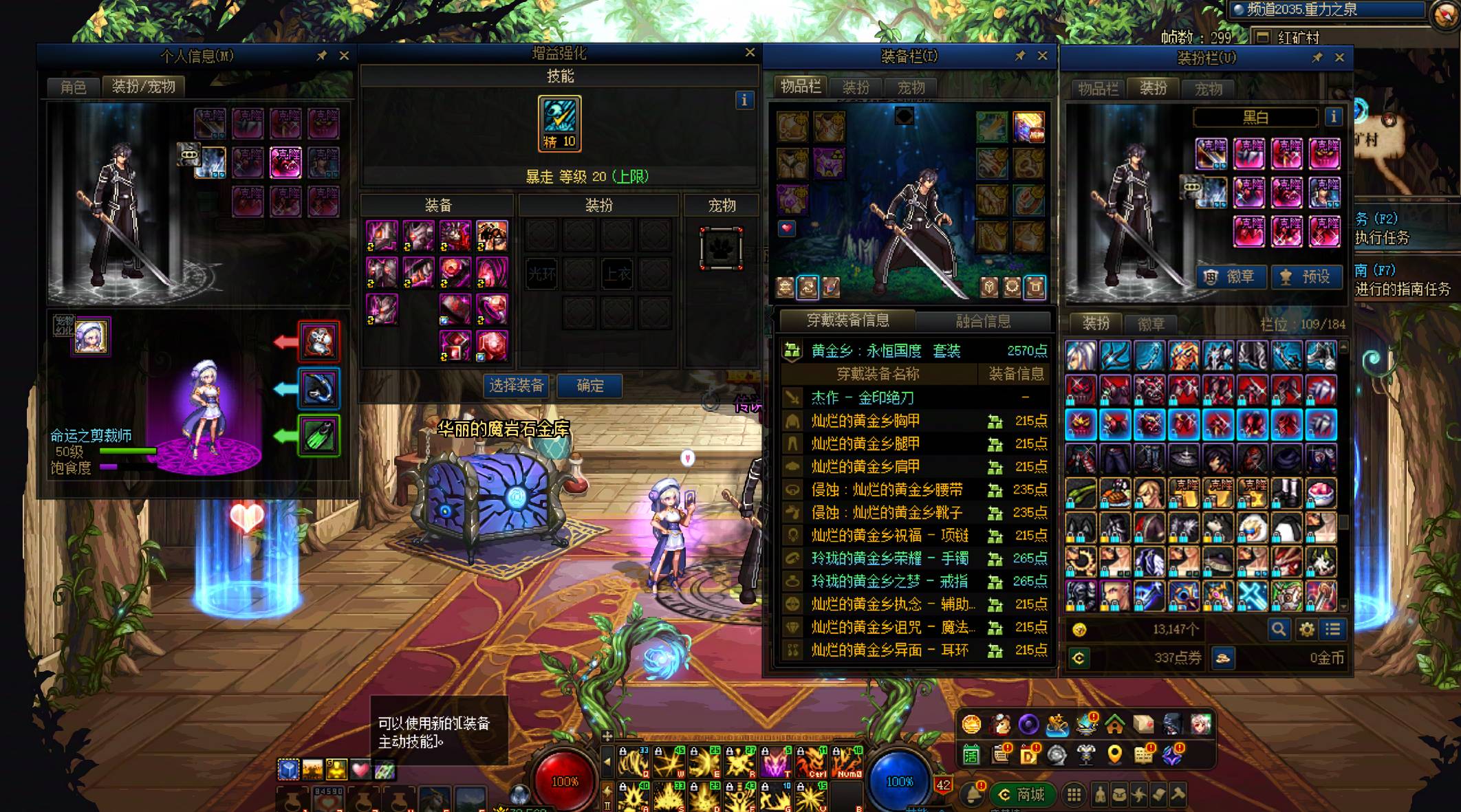Open the 徽章 button in the costume panel
This screenshot has height=812, width=1461.
(x=1231, y=277)
